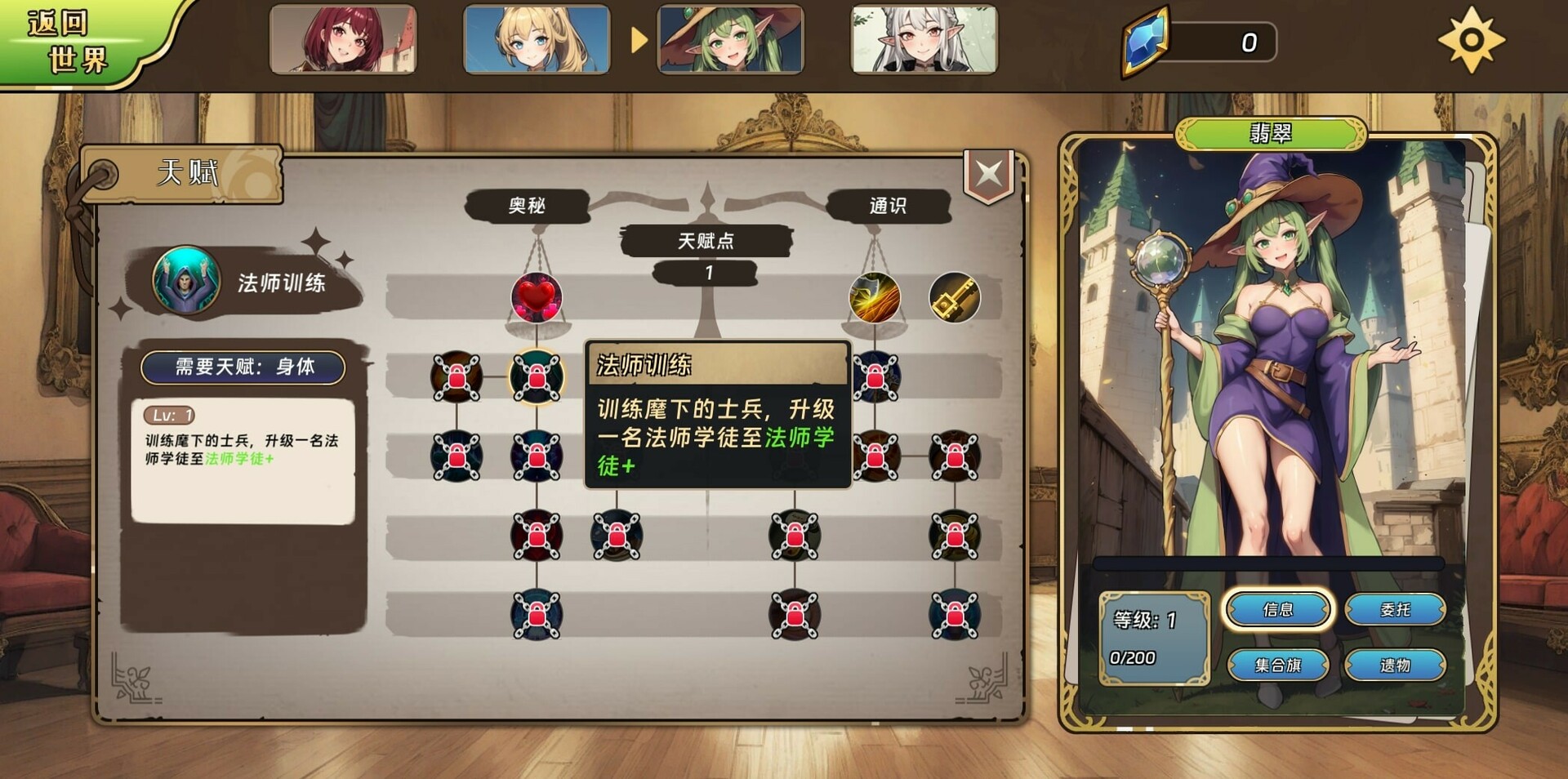Click the rightmost locked talent node in bottom row

(x=954, y=617)
